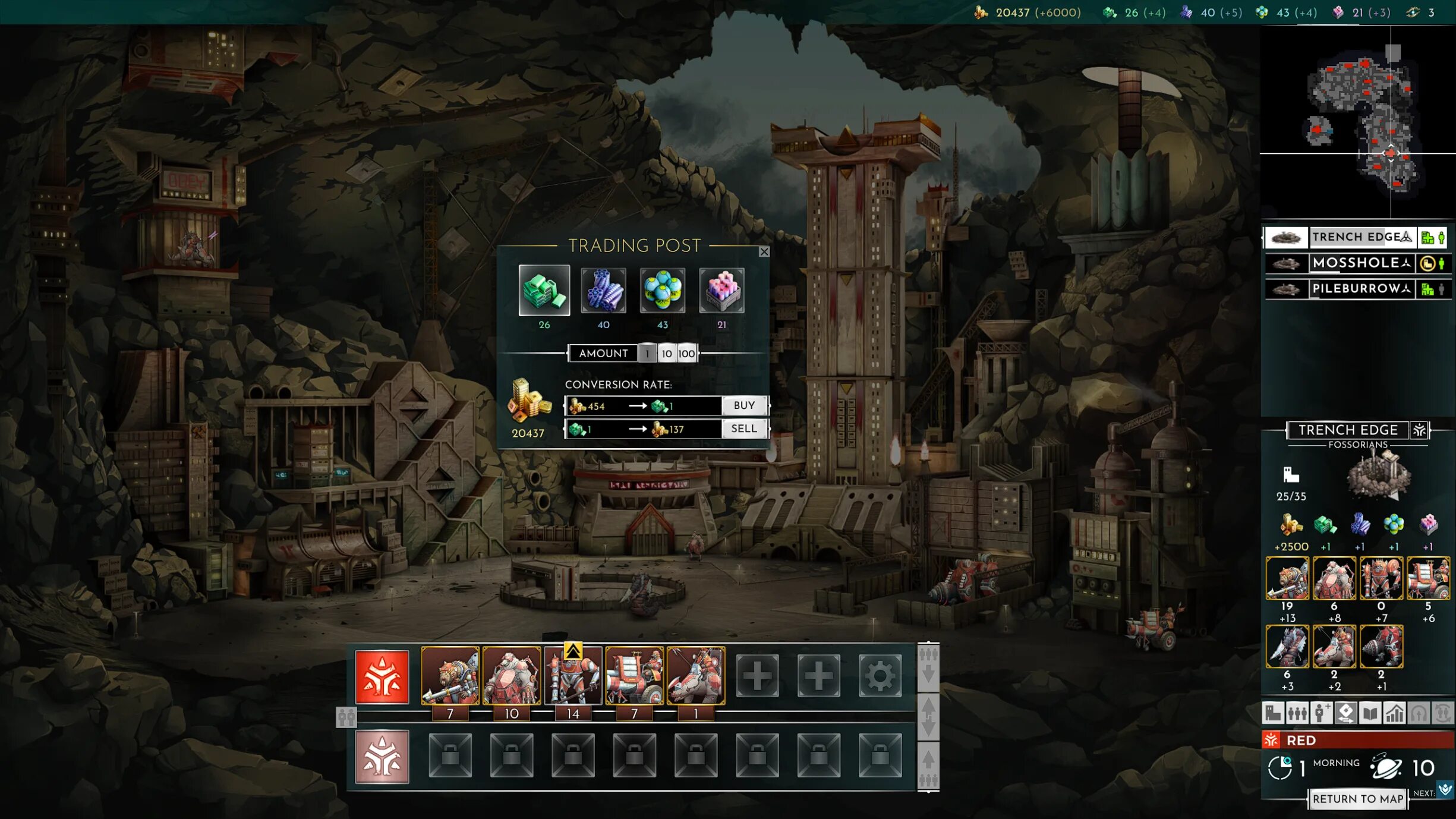Select the army unit stack of 10
1456x819 pixels.
pyautogui.click(x=511, y=676)
